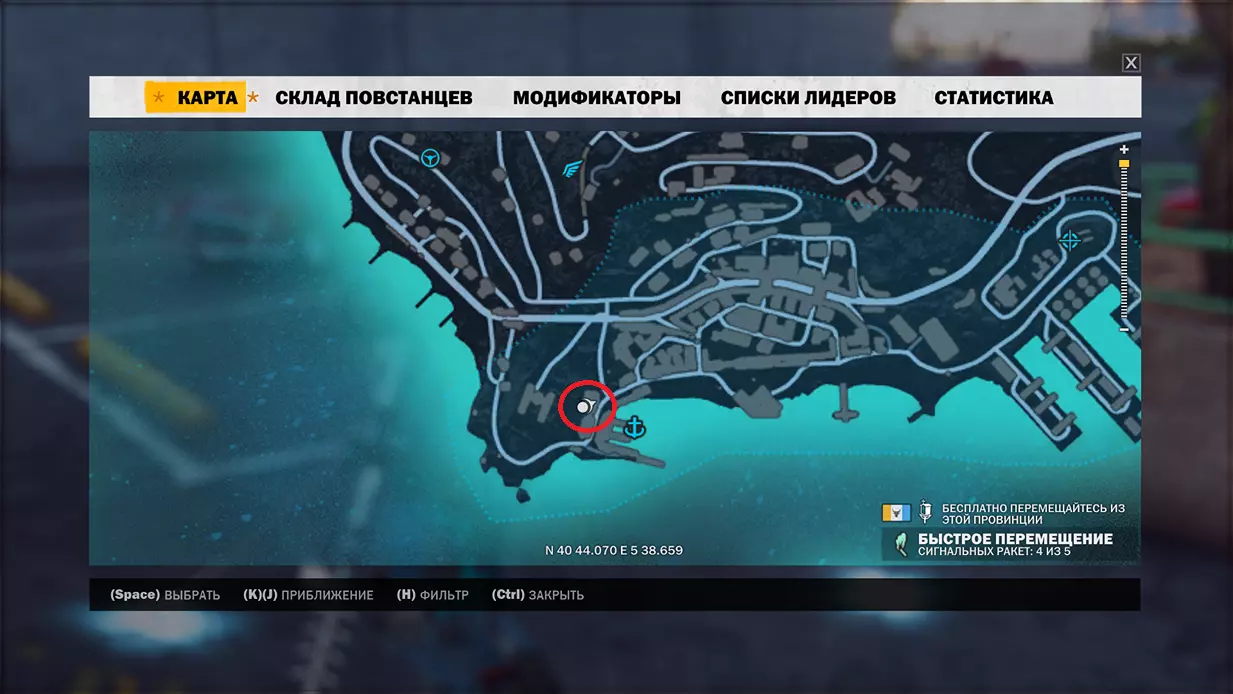Close the map screen with X
Image resolution: width=1233 pixels, height=694 pixels.
[x=1131, y=63]
